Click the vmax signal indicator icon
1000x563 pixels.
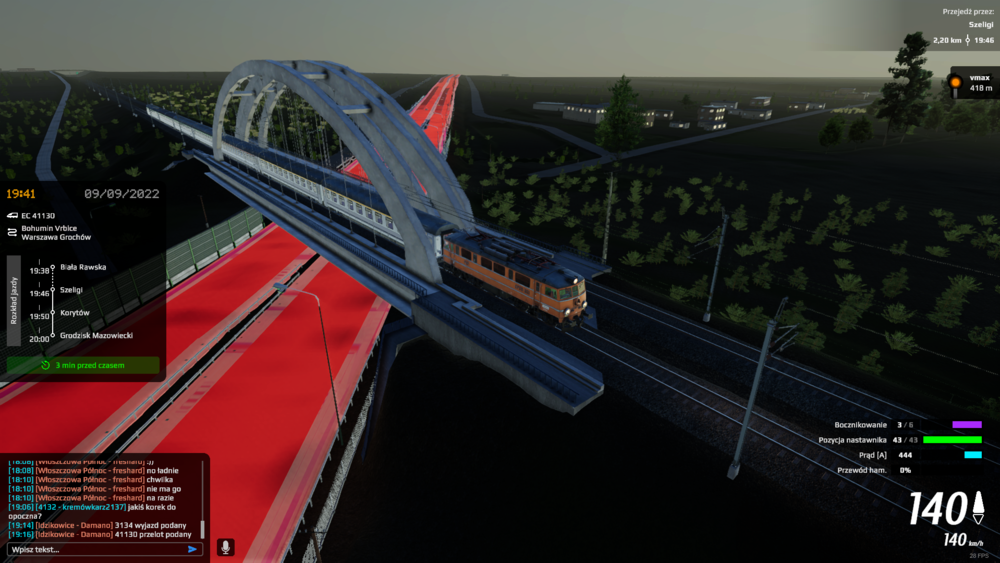coord(955,83)
